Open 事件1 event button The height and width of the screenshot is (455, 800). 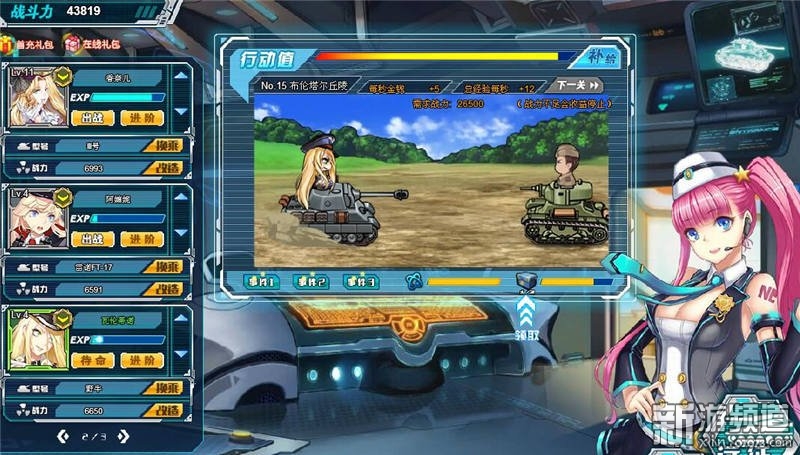click(x=259, y=282)
